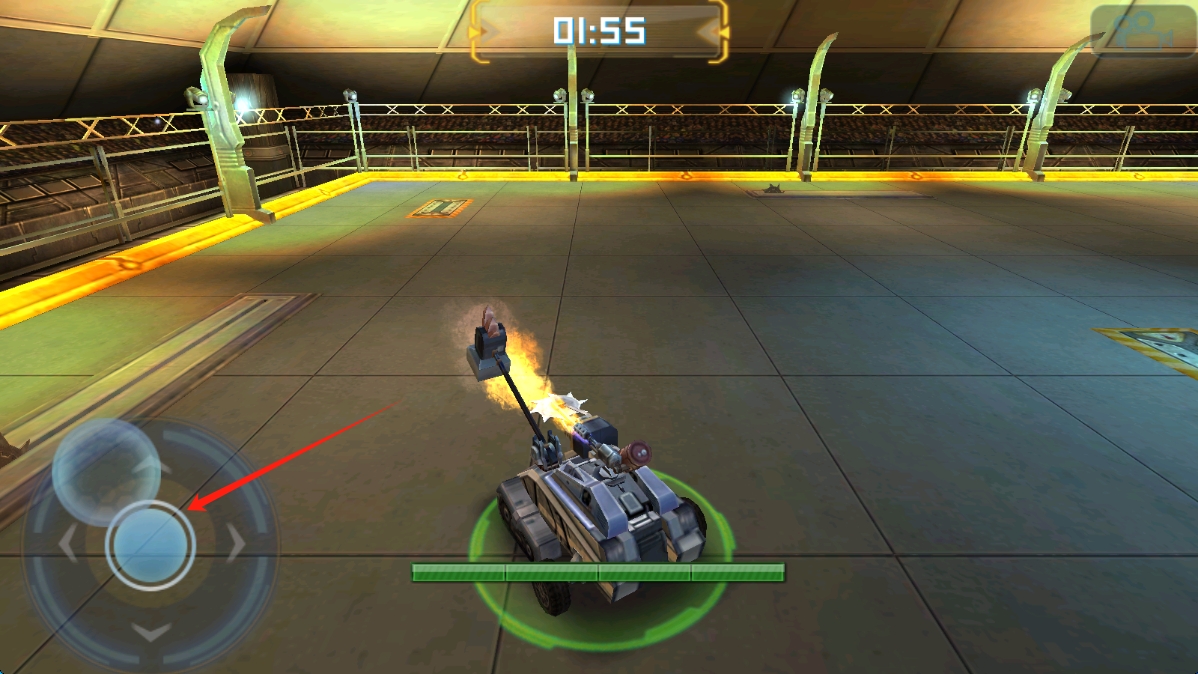Reverse using the joystick's down arrow
Image resolution: width=1198 pixels, height=674 pixels.
[x=151, y=632]
